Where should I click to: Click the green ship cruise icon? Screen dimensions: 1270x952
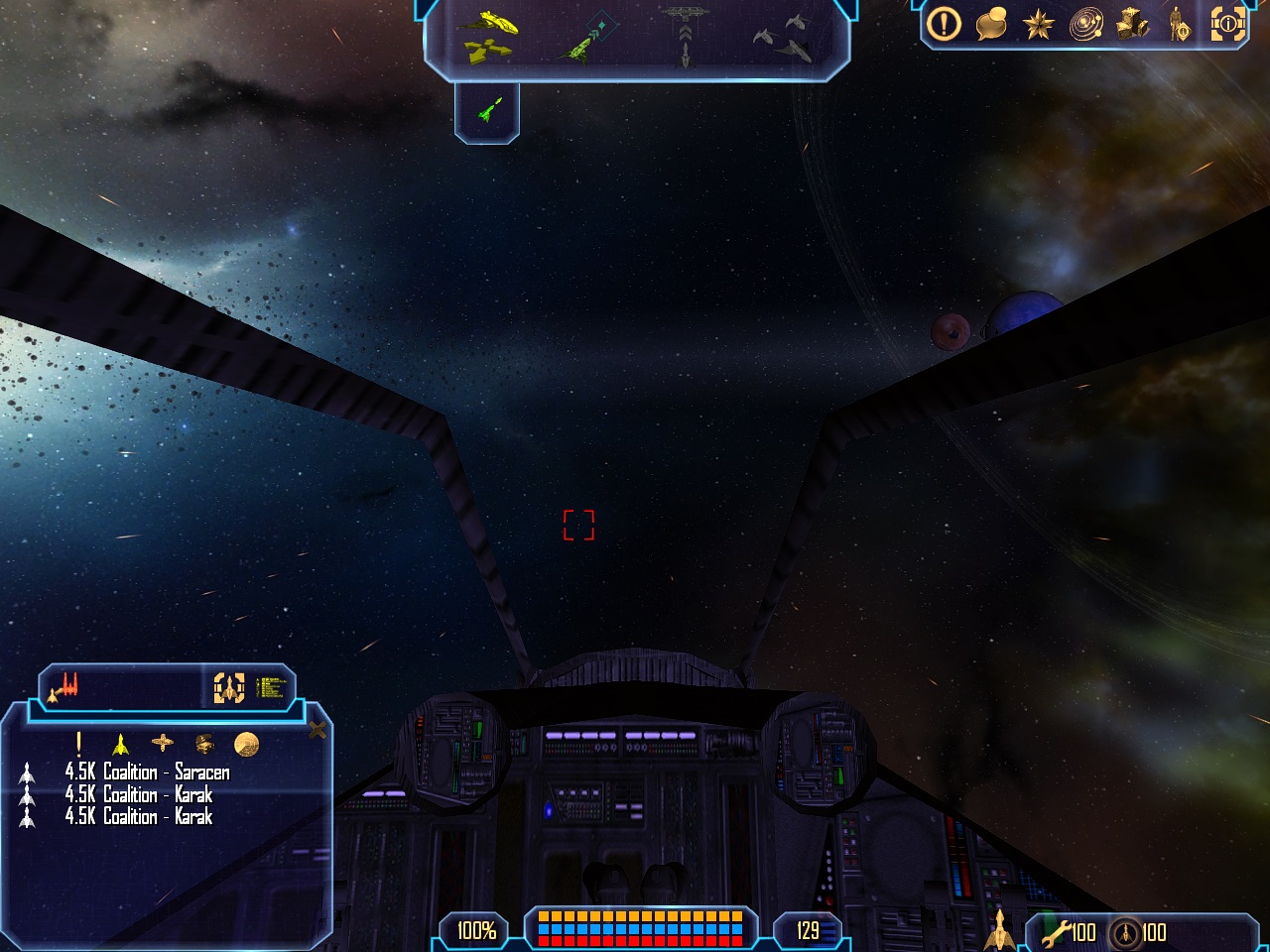coord(487,110)
